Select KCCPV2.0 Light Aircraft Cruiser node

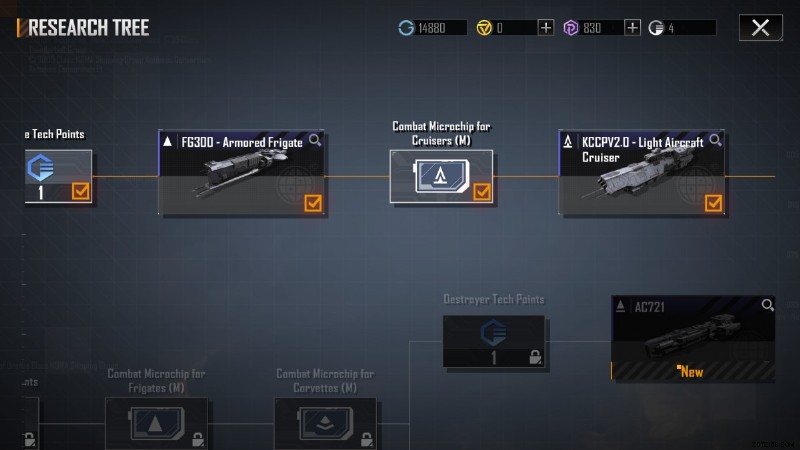(642, 174)
